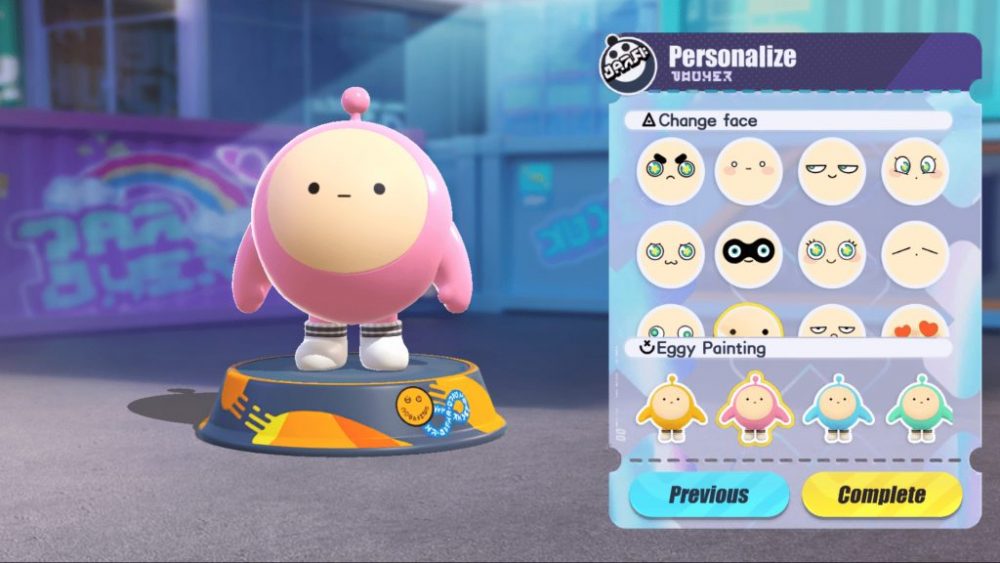Go back with the Previous button
The height and width of the screenshot is (563, 1000).
coord(709,494)
